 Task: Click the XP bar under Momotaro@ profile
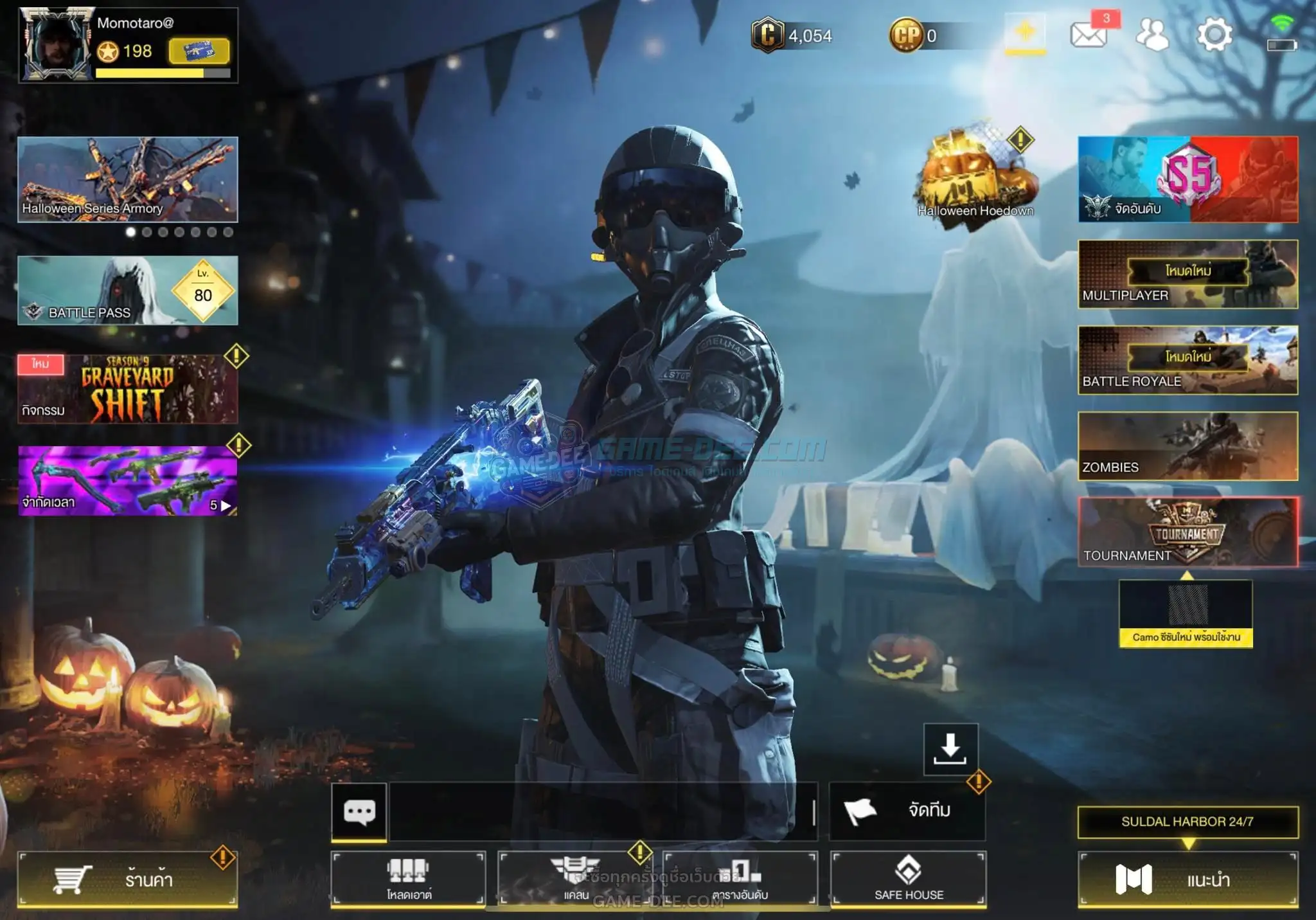161,72
